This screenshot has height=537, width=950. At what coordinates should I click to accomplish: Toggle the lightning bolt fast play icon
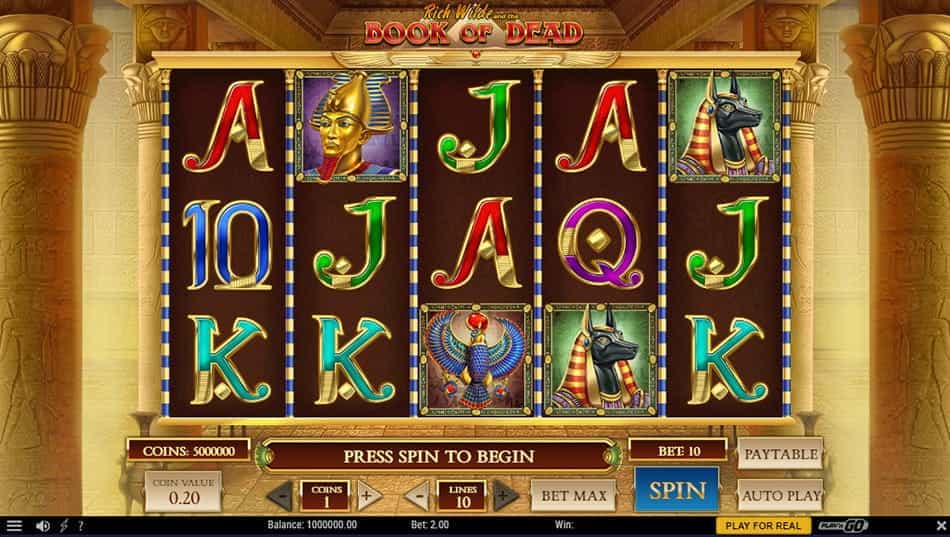point(64,526)
